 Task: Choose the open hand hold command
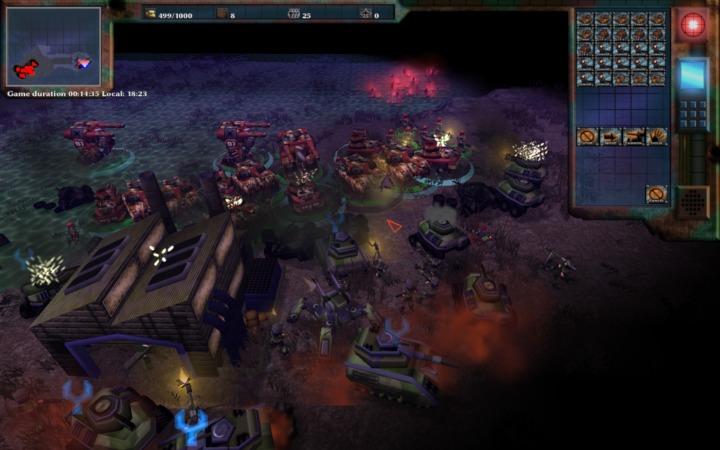pos(656,136)
